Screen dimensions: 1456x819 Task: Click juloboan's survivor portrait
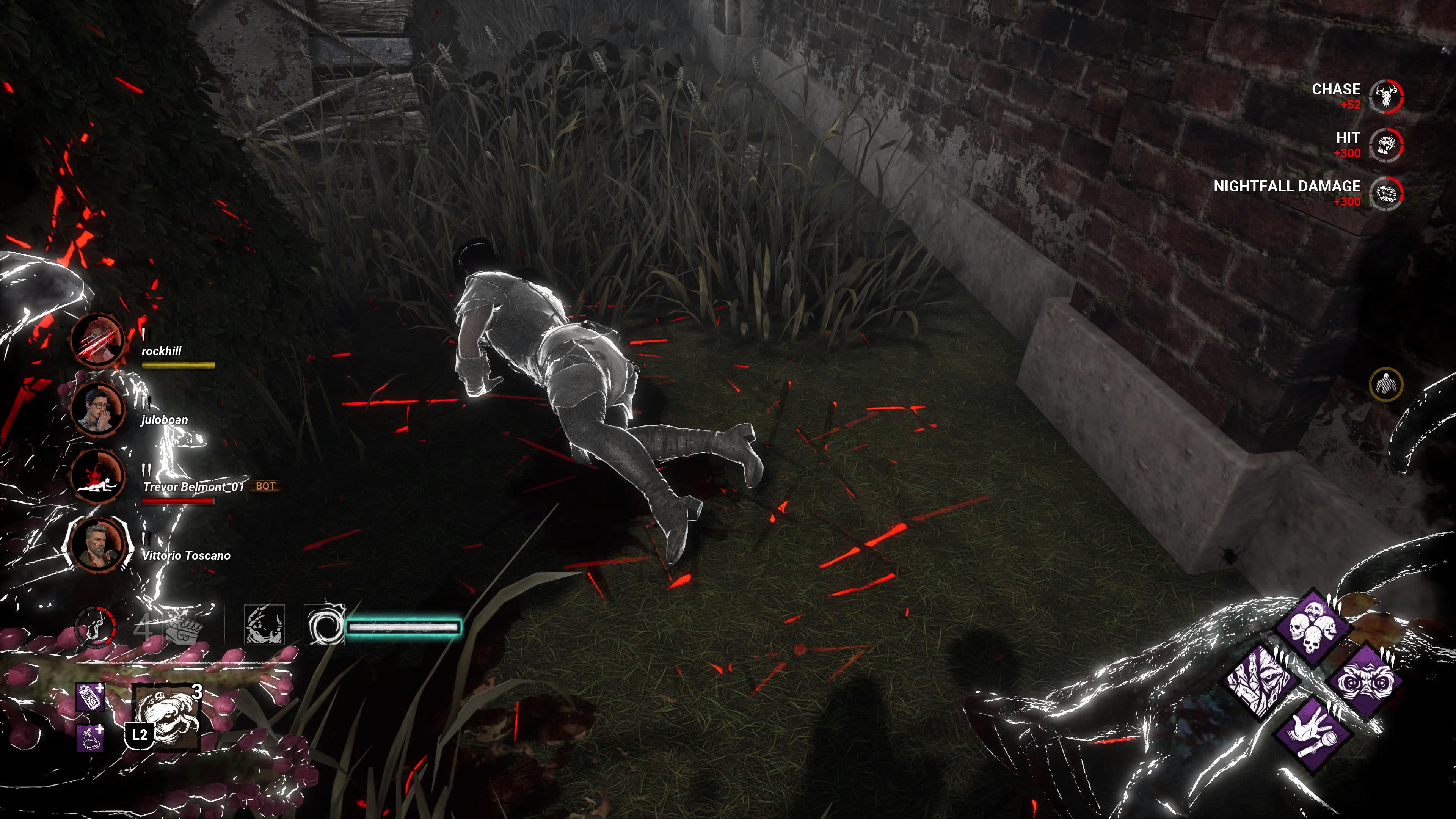98,409
